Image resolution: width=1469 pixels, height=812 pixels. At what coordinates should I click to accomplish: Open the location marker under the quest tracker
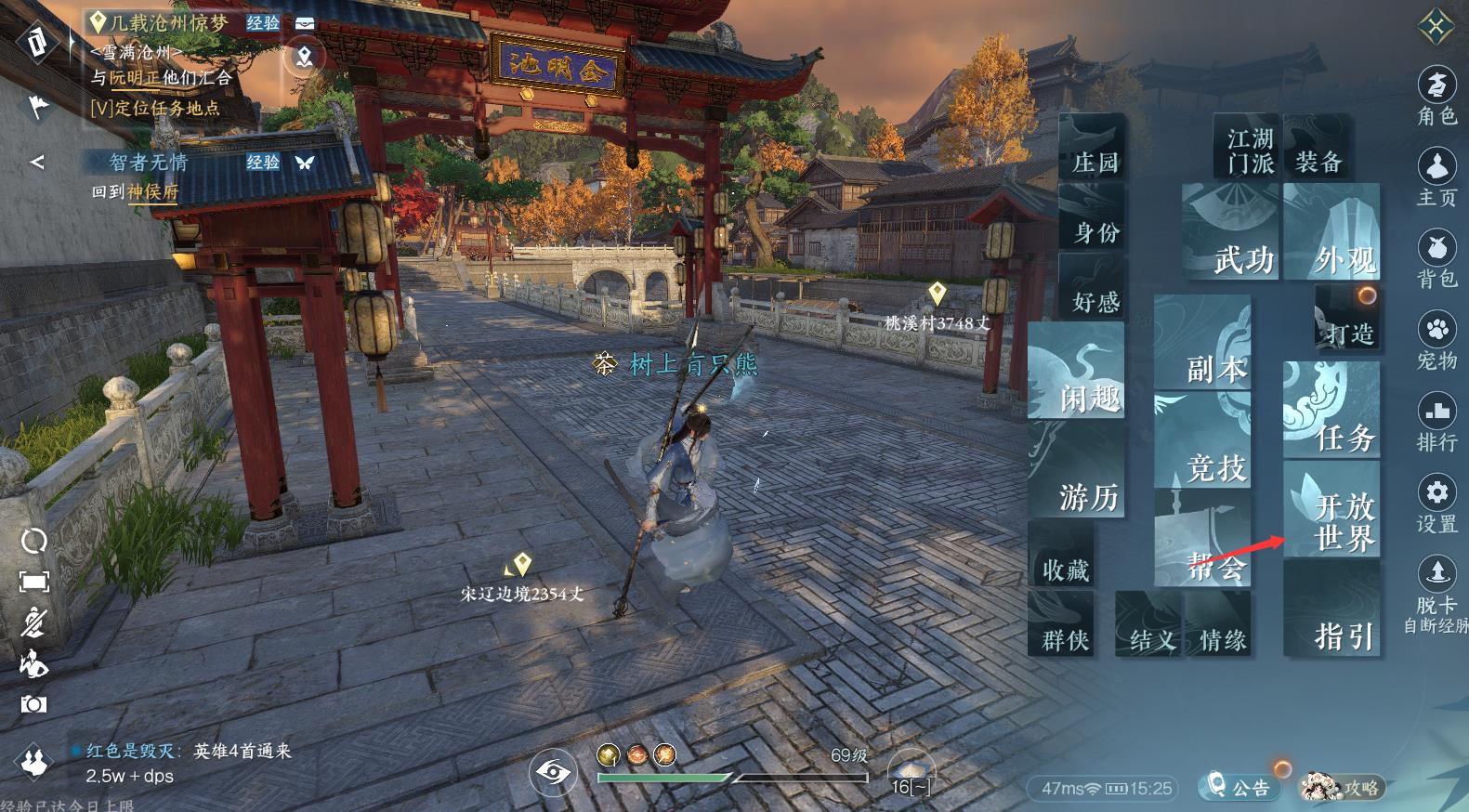coord(303,56)
